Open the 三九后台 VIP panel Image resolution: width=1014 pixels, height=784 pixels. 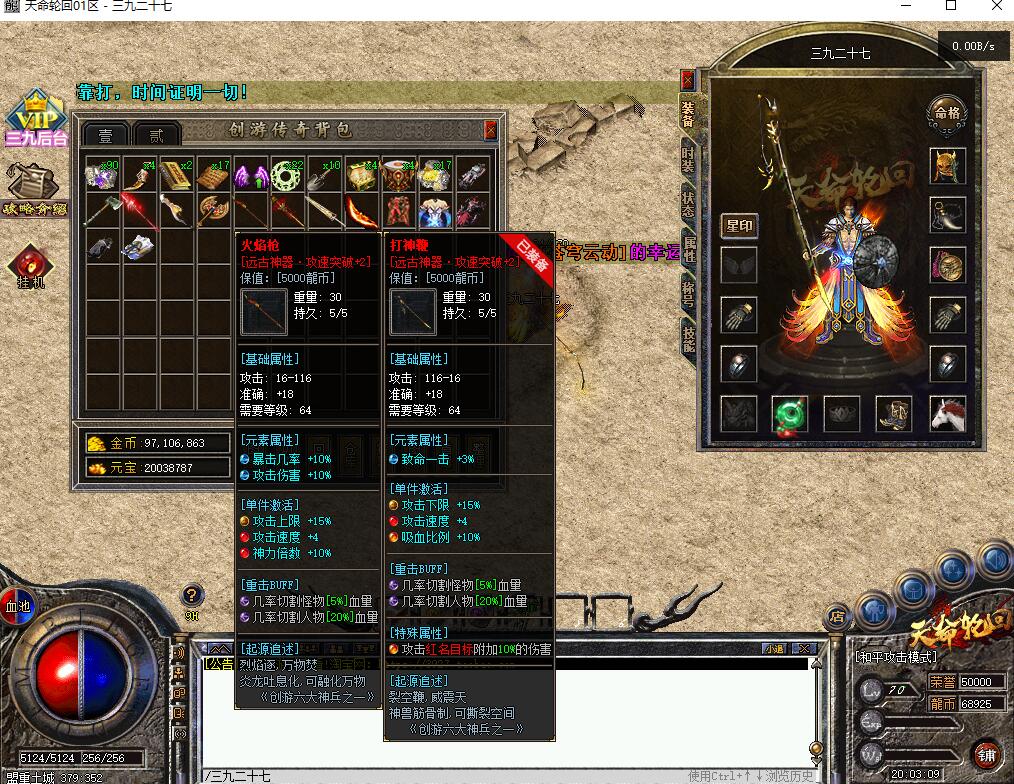pos(35,120)
